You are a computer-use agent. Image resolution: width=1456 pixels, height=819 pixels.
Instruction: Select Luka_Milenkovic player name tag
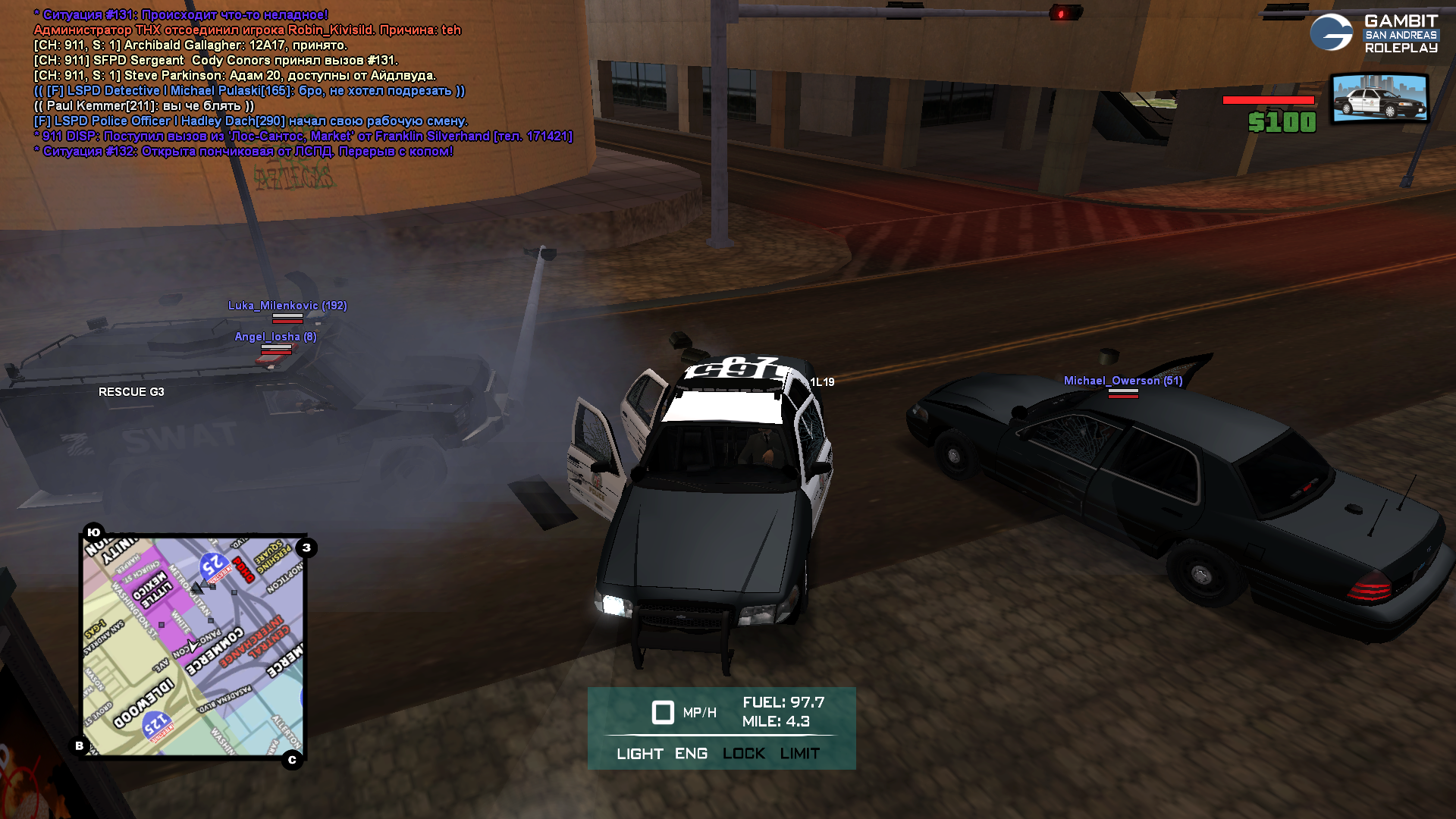click(287, 306)
